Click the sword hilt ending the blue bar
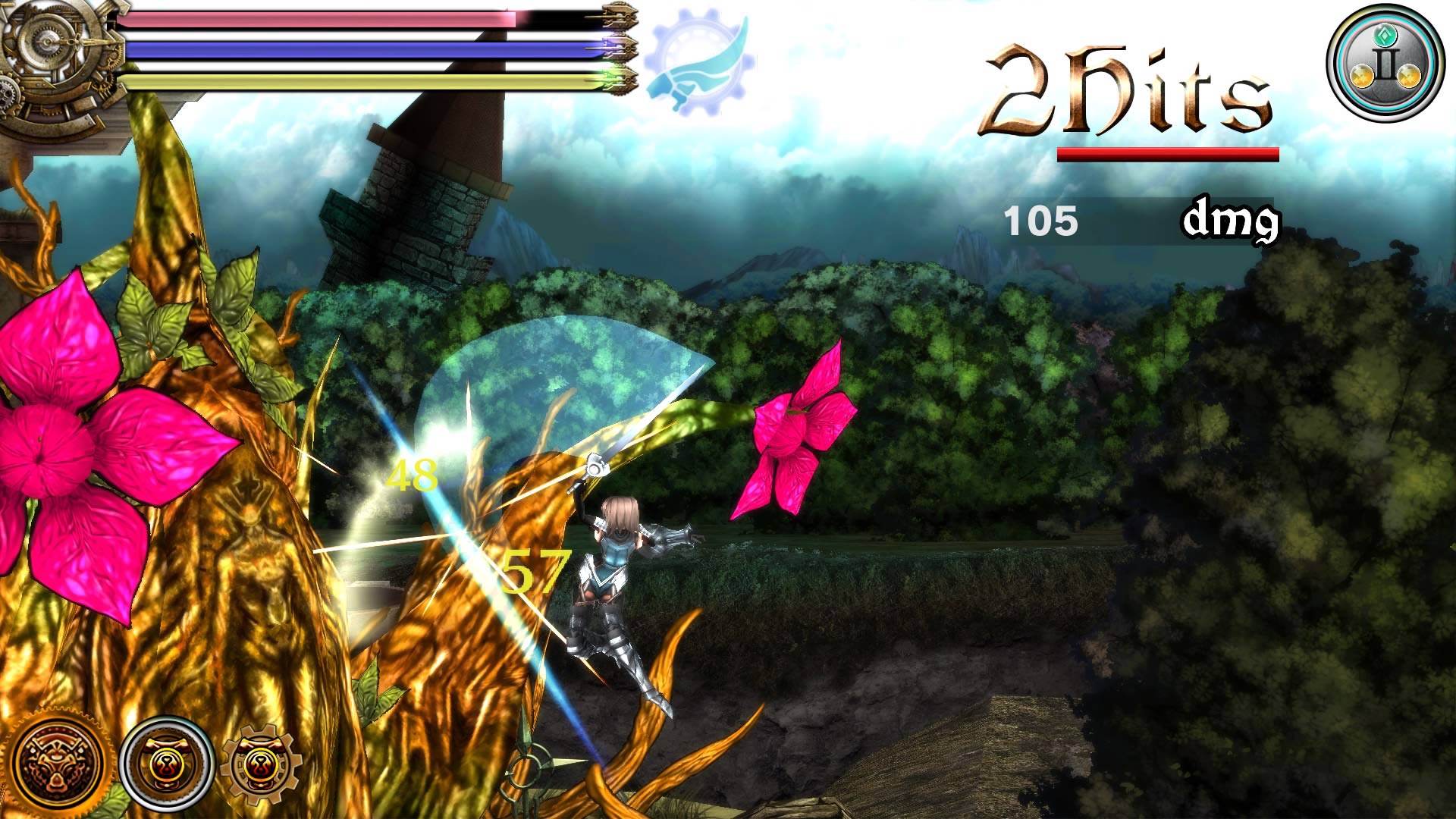The image size is (1456, 819). click(x=620, y=48)
